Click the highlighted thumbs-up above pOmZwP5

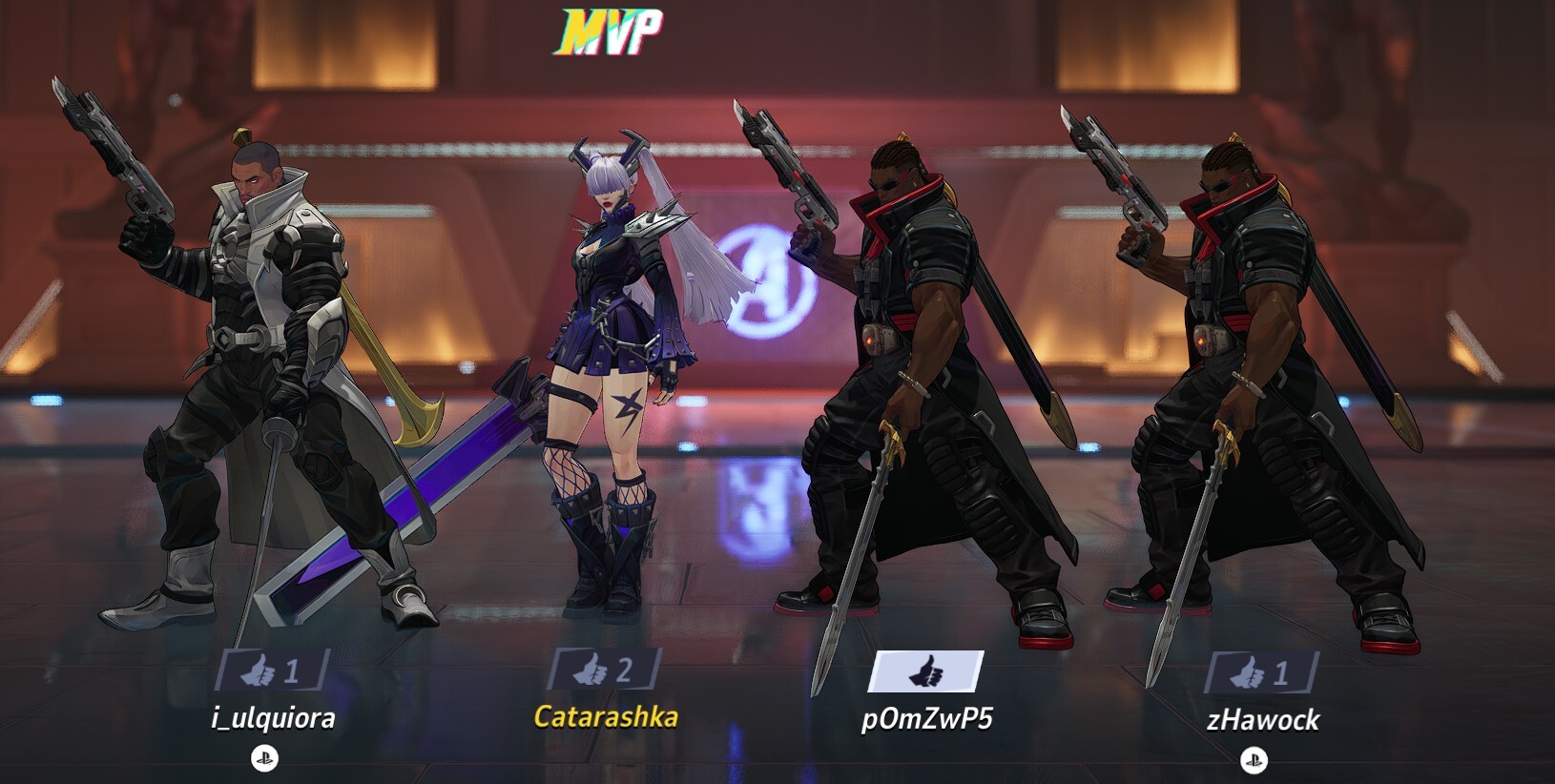pos(924,673)
